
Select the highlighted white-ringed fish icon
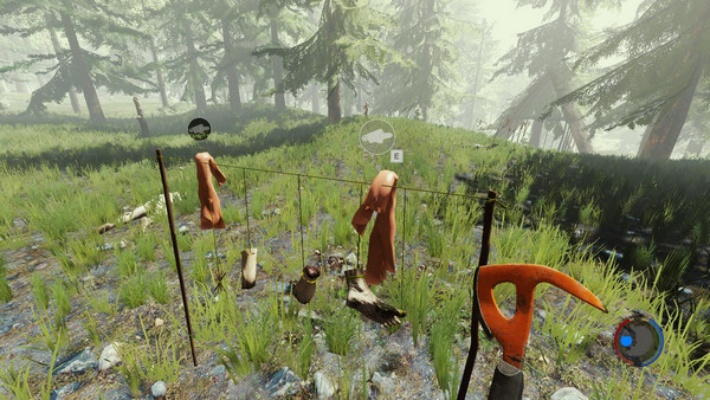pyautogui.click(x=377, y=136)
